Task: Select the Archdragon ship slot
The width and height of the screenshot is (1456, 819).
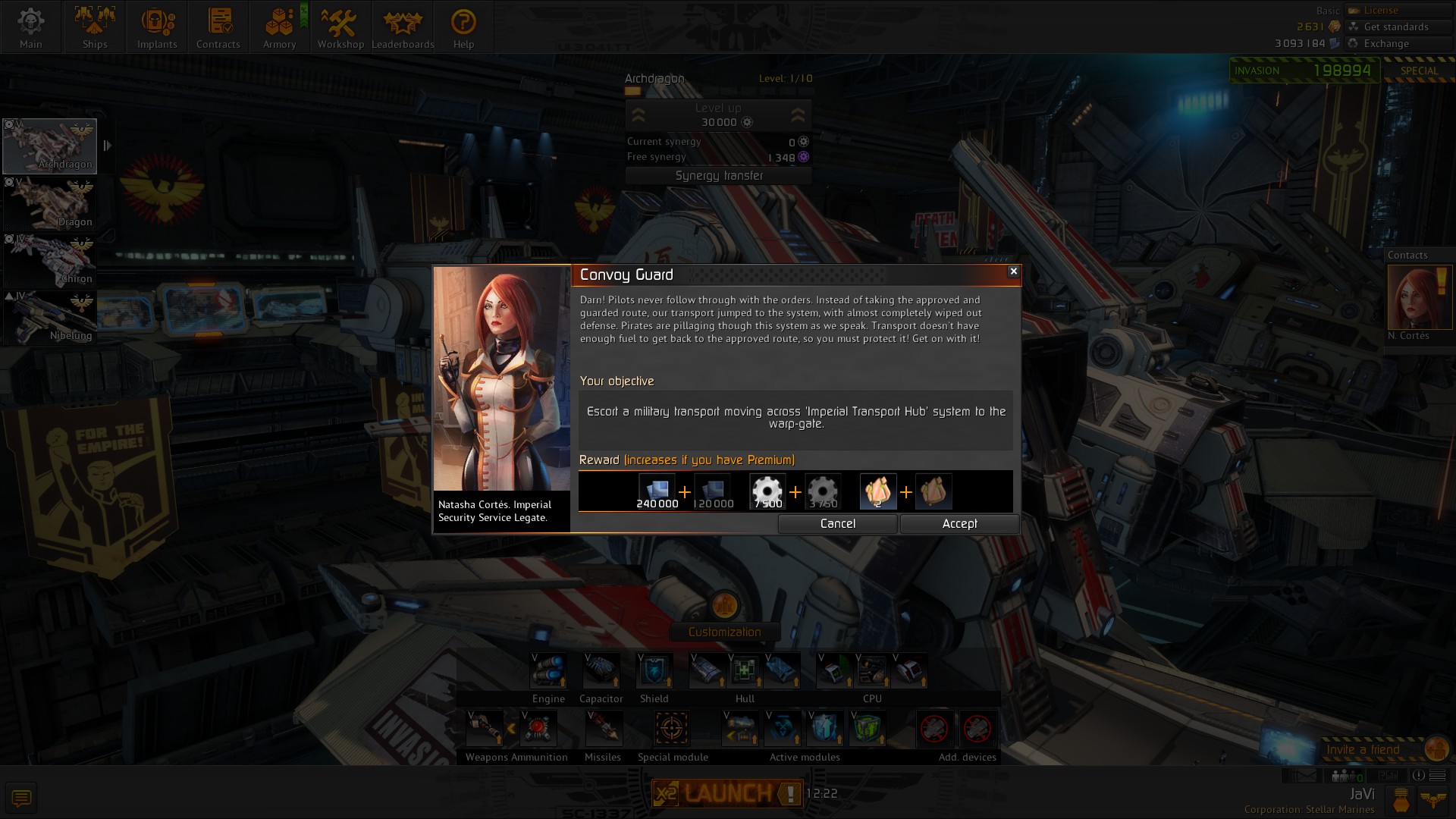Action: pos(50,146)
